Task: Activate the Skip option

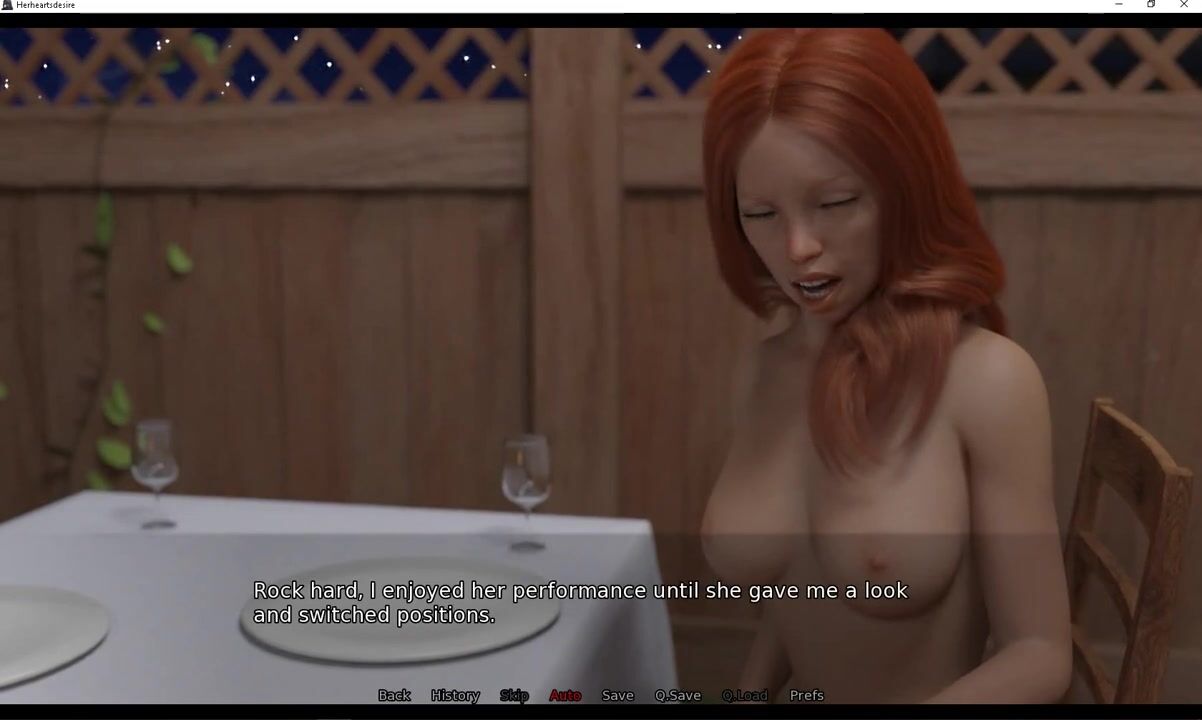Action: 514,695
